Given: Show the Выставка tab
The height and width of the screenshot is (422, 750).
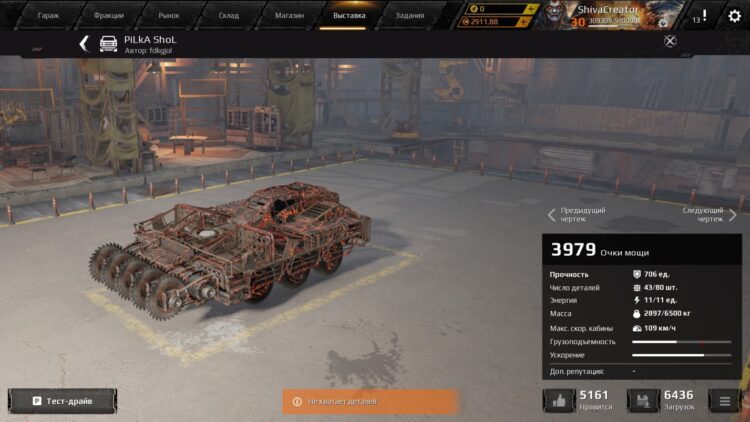Looking at the screenshot, I should 349,15.
